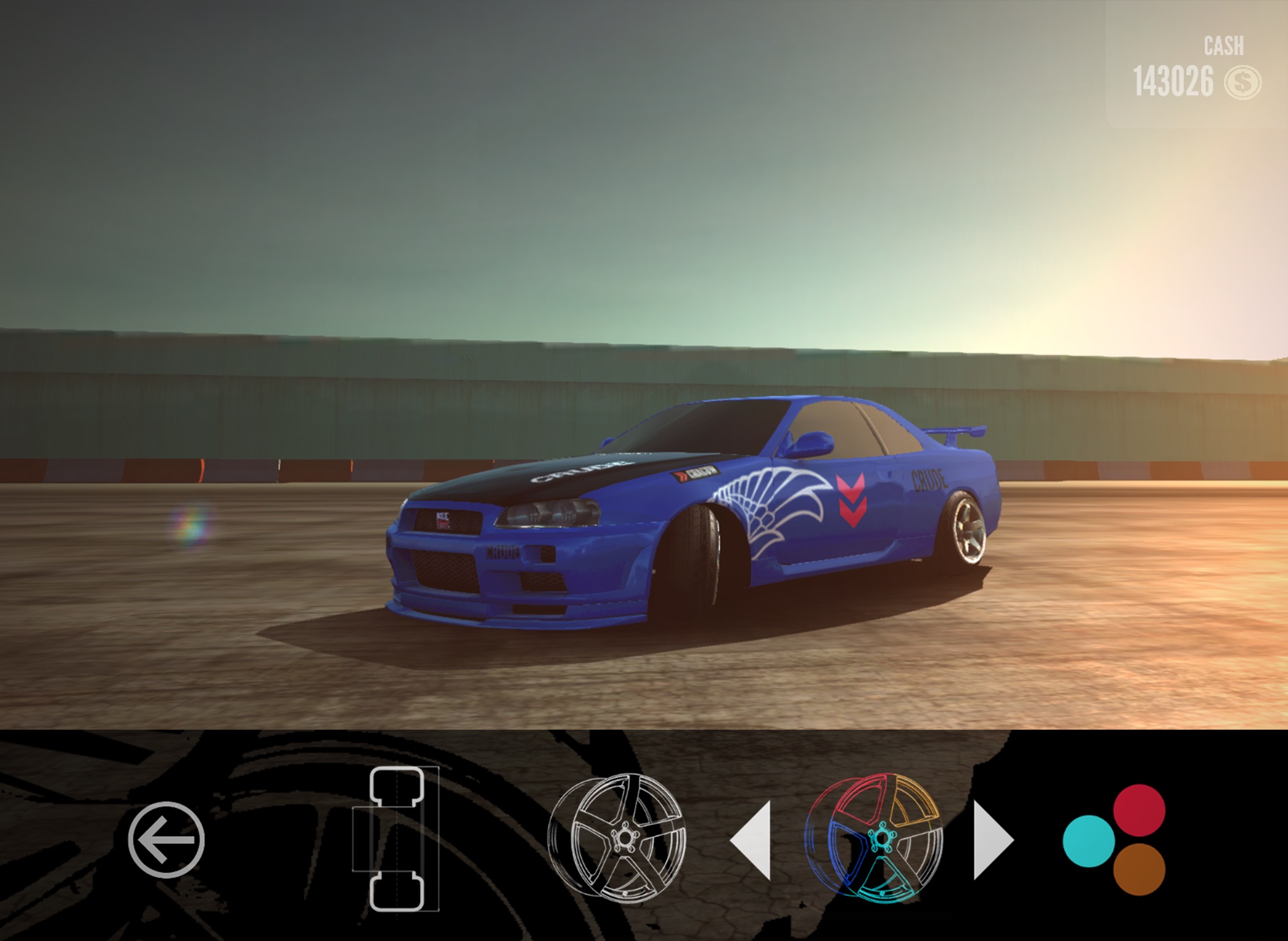Open the wheel track width adjustment icon
Viewport: 1288px width, 941px height.
pyautogui.click(x=396, y=839)
